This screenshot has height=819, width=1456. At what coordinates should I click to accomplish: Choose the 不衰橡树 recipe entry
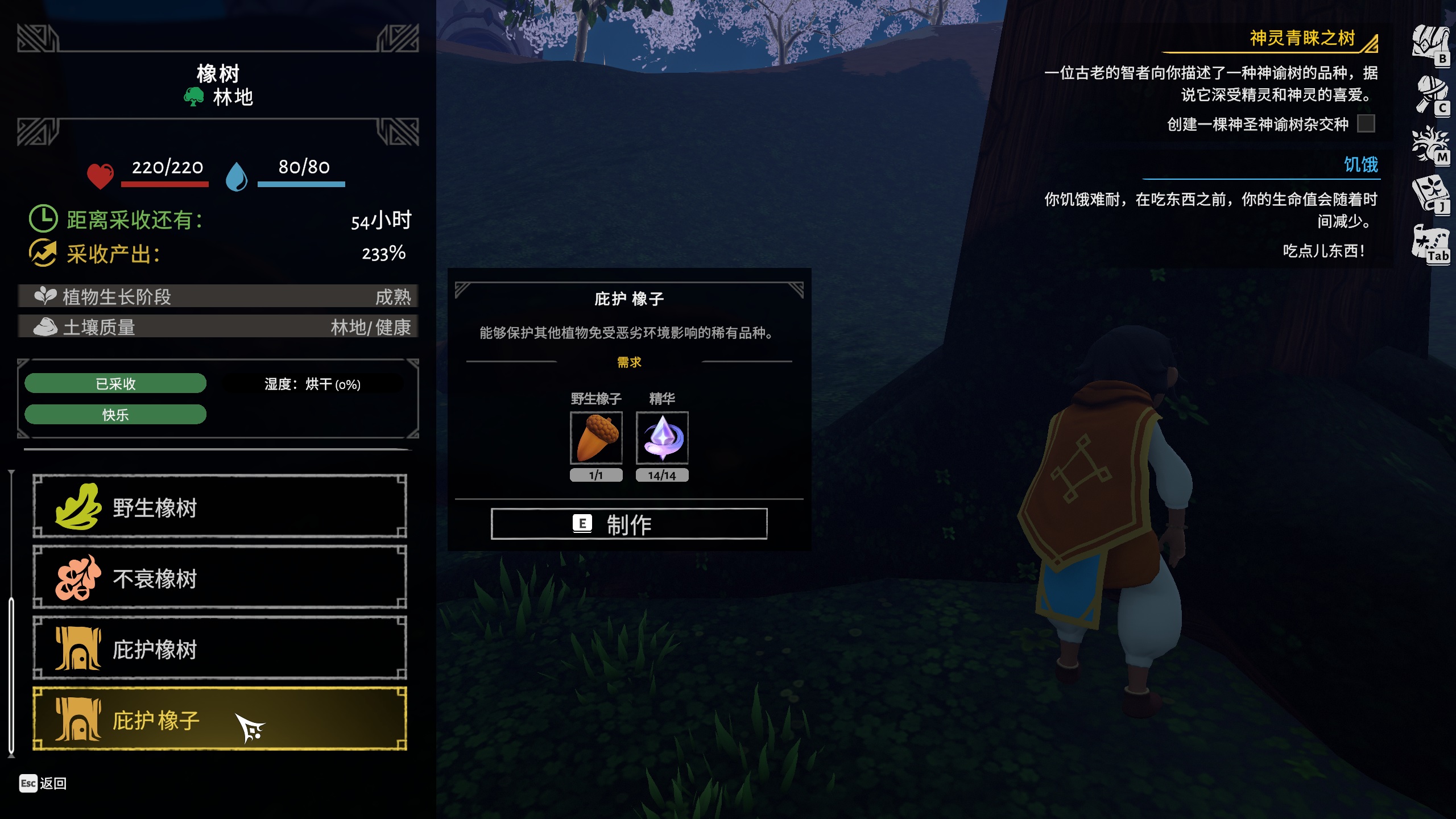click(x=220, y=577)
